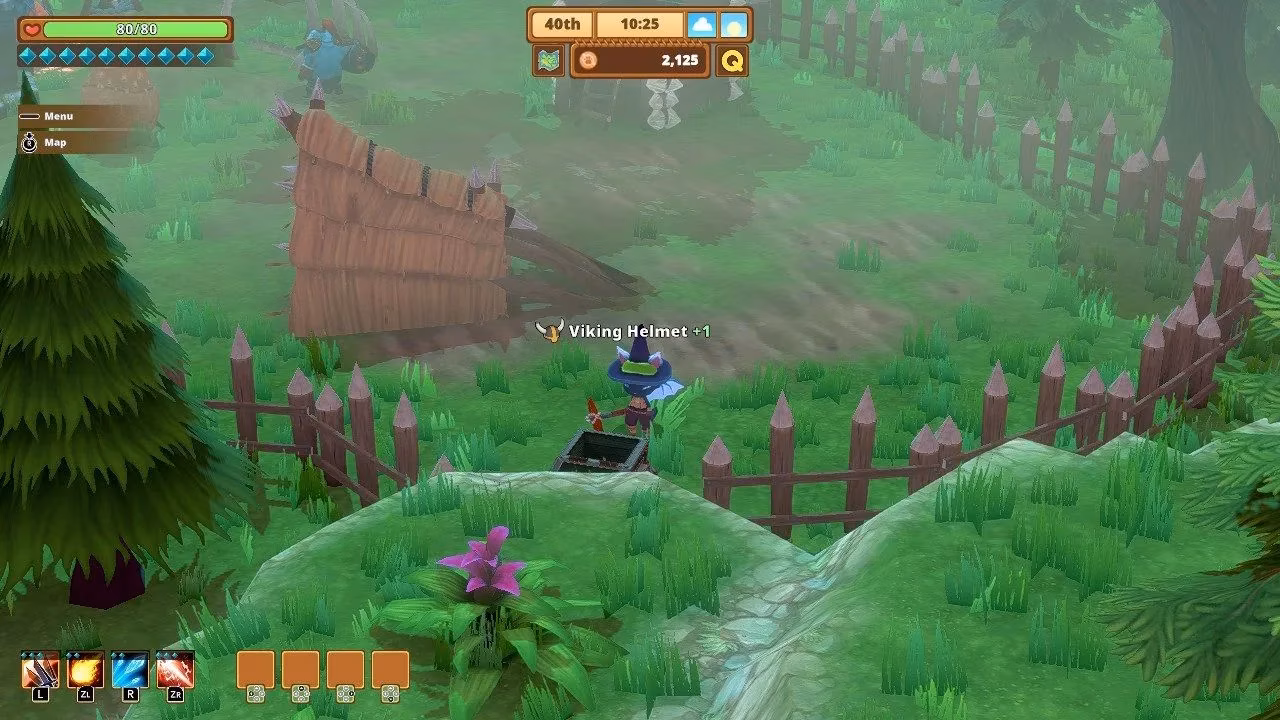
Task: Click the yellow Q quest icon
Action: pos(734,61)
